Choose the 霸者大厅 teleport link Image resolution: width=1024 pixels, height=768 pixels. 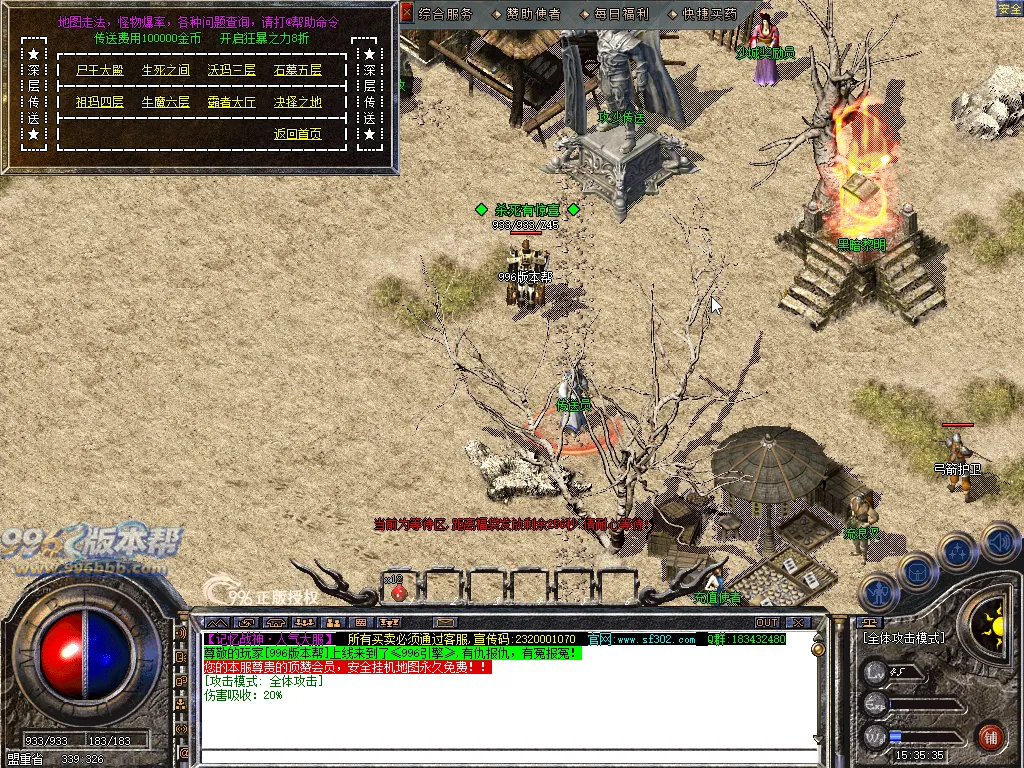point(231,102)
